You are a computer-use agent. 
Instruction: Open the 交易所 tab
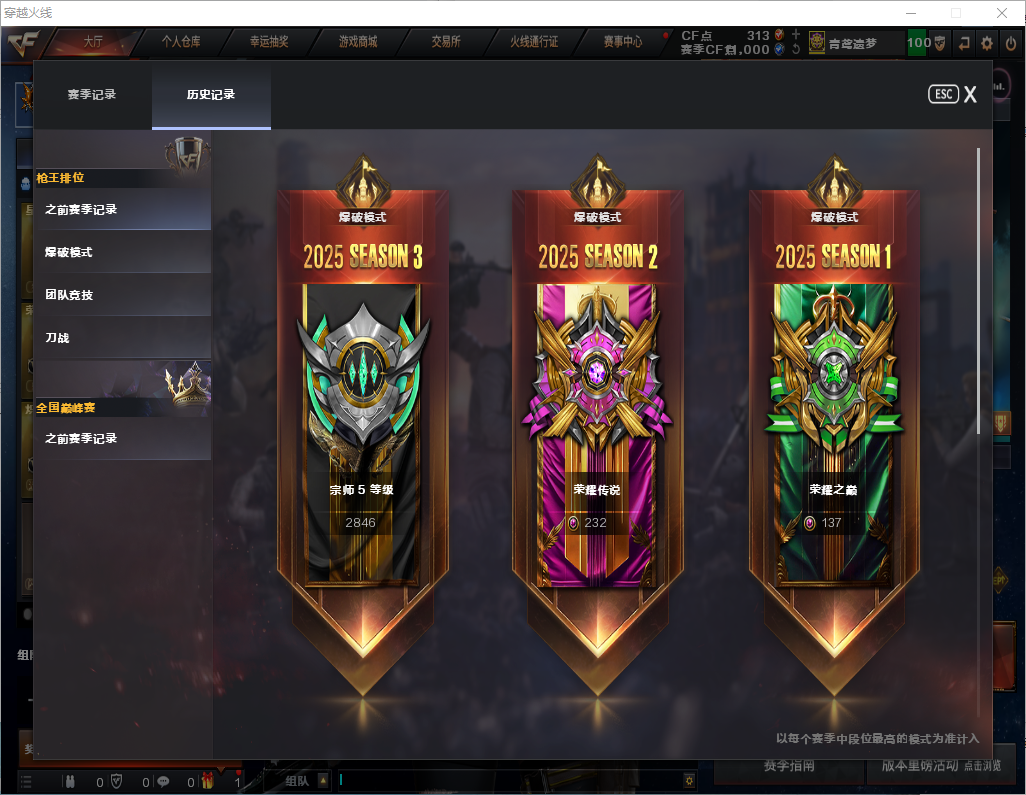point(446,42)
